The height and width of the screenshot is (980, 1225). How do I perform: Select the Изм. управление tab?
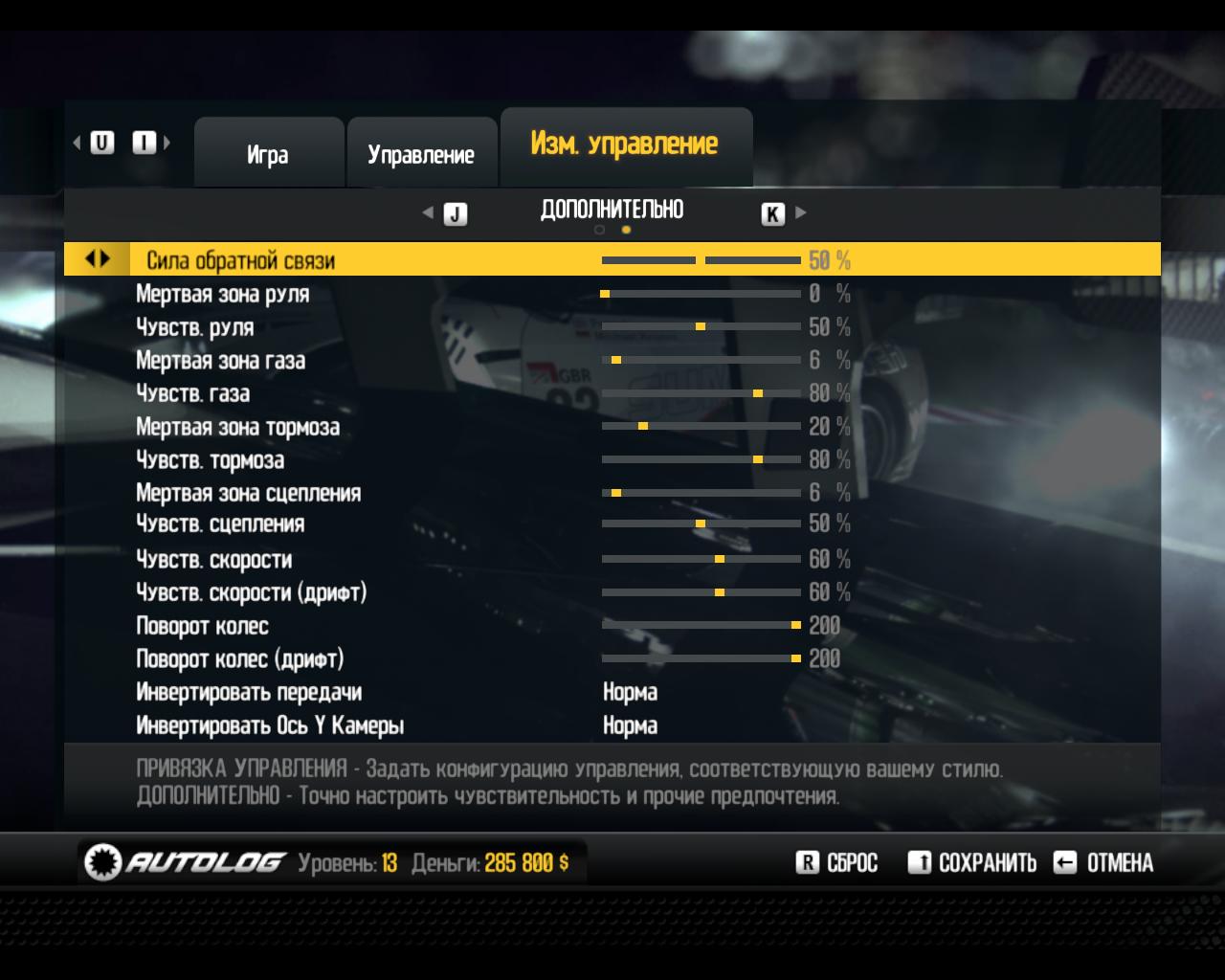pos(624,145)
